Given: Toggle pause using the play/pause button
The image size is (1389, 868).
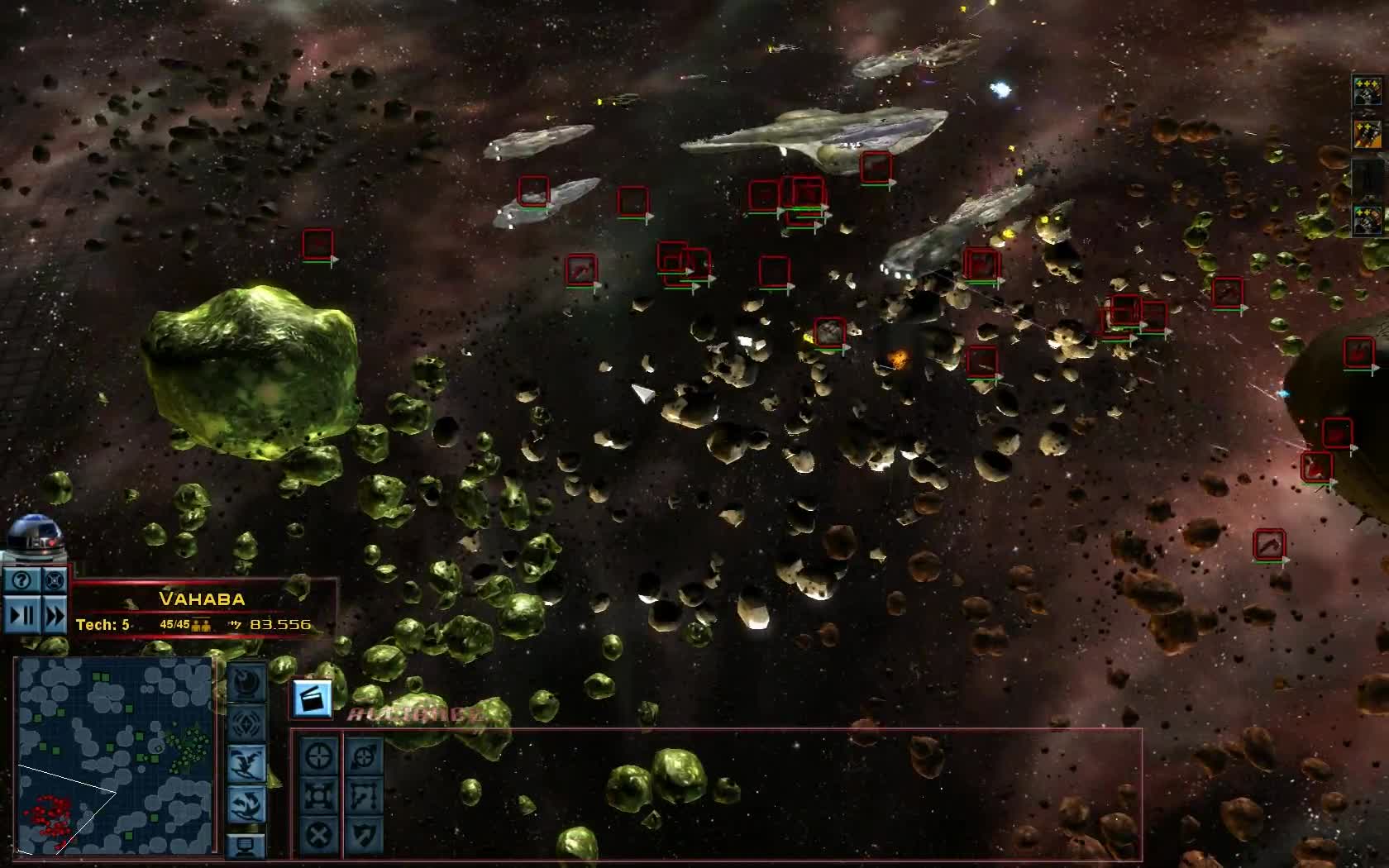Looking at the screenshot, I should [x=21, y=615].
